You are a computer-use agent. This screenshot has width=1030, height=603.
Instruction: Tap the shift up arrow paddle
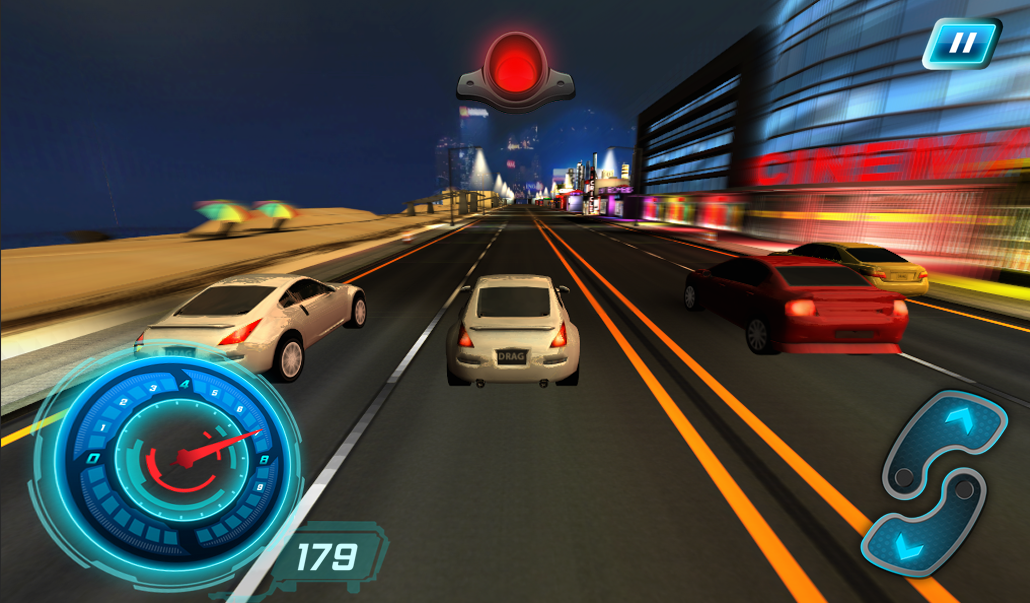point(950,433)
